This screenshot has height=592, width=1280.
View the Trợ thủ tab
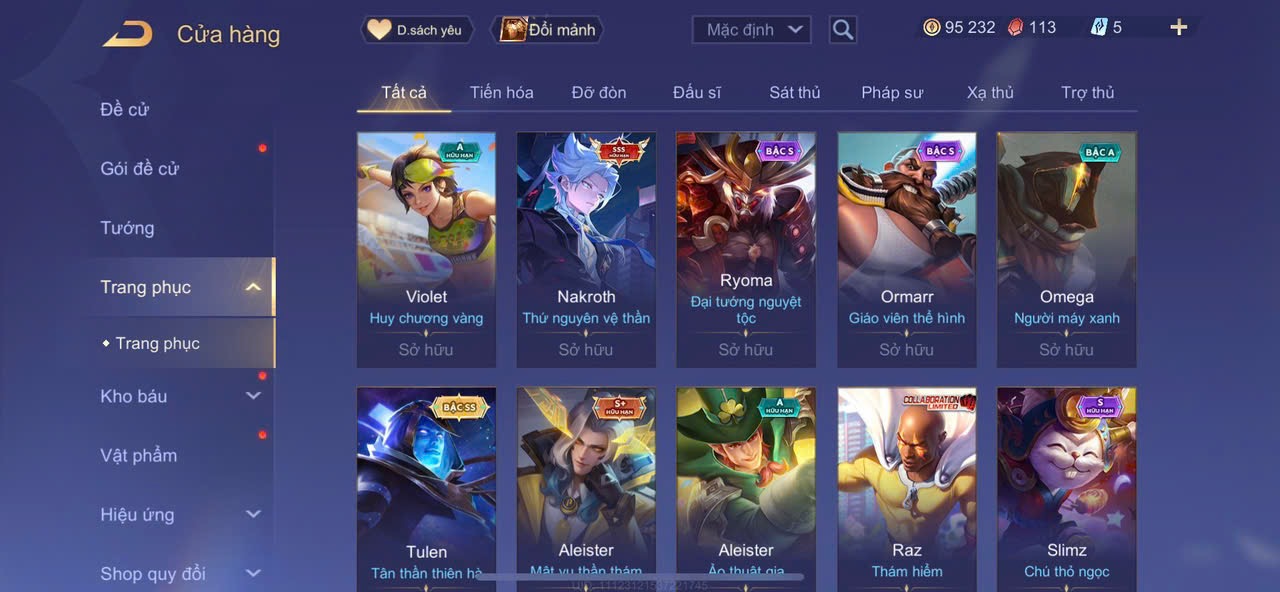(x=1087, y=93)
